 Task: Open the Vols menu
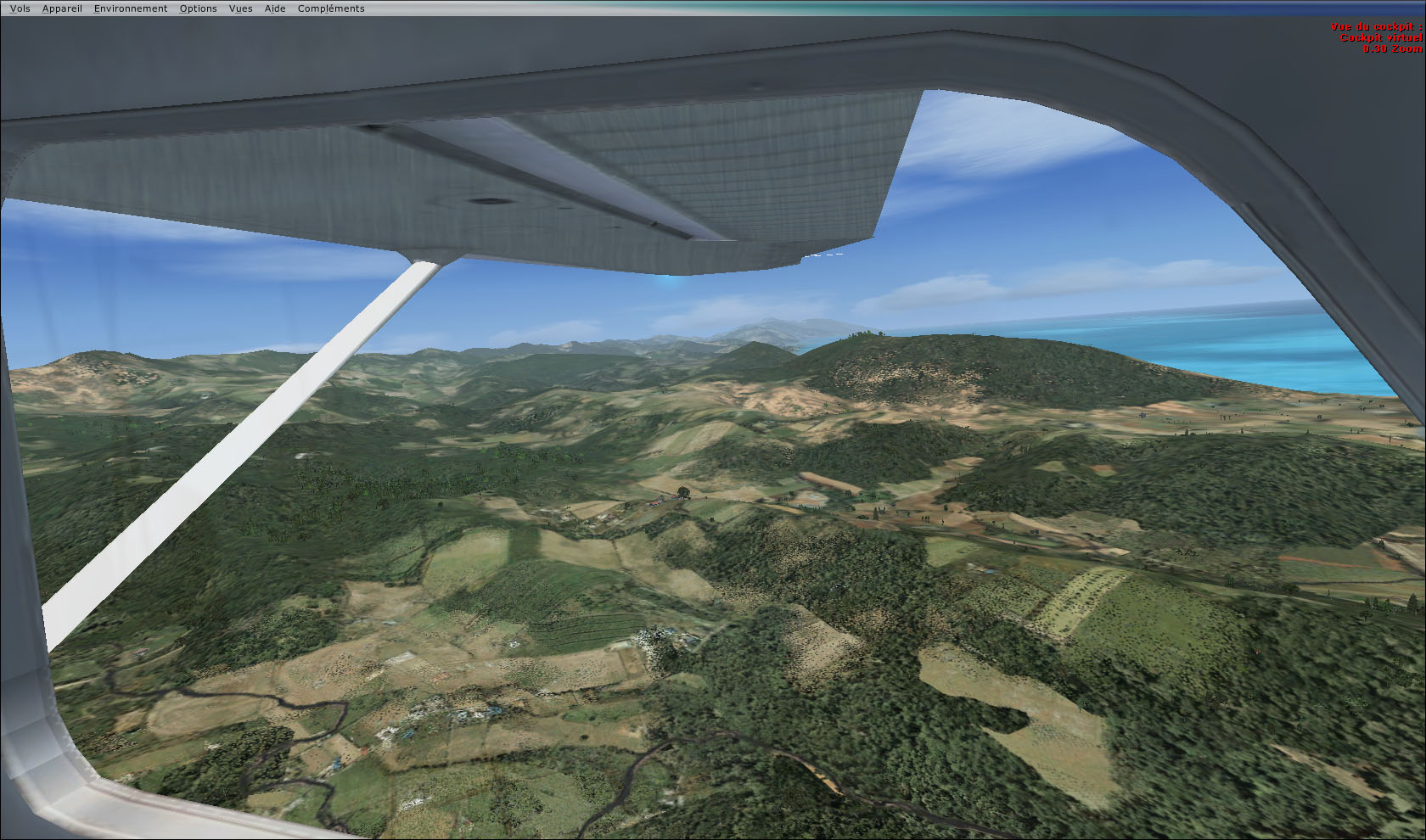pyautogui.click(x=20, y=8)
